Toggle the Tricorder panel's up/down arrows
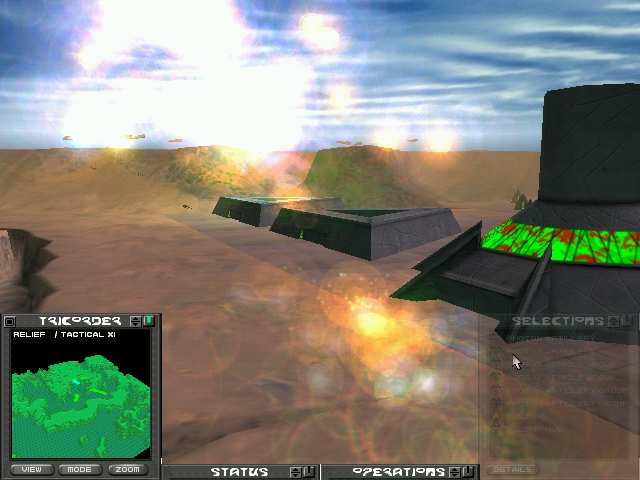640x480 pixels. [x=136, y=321]
